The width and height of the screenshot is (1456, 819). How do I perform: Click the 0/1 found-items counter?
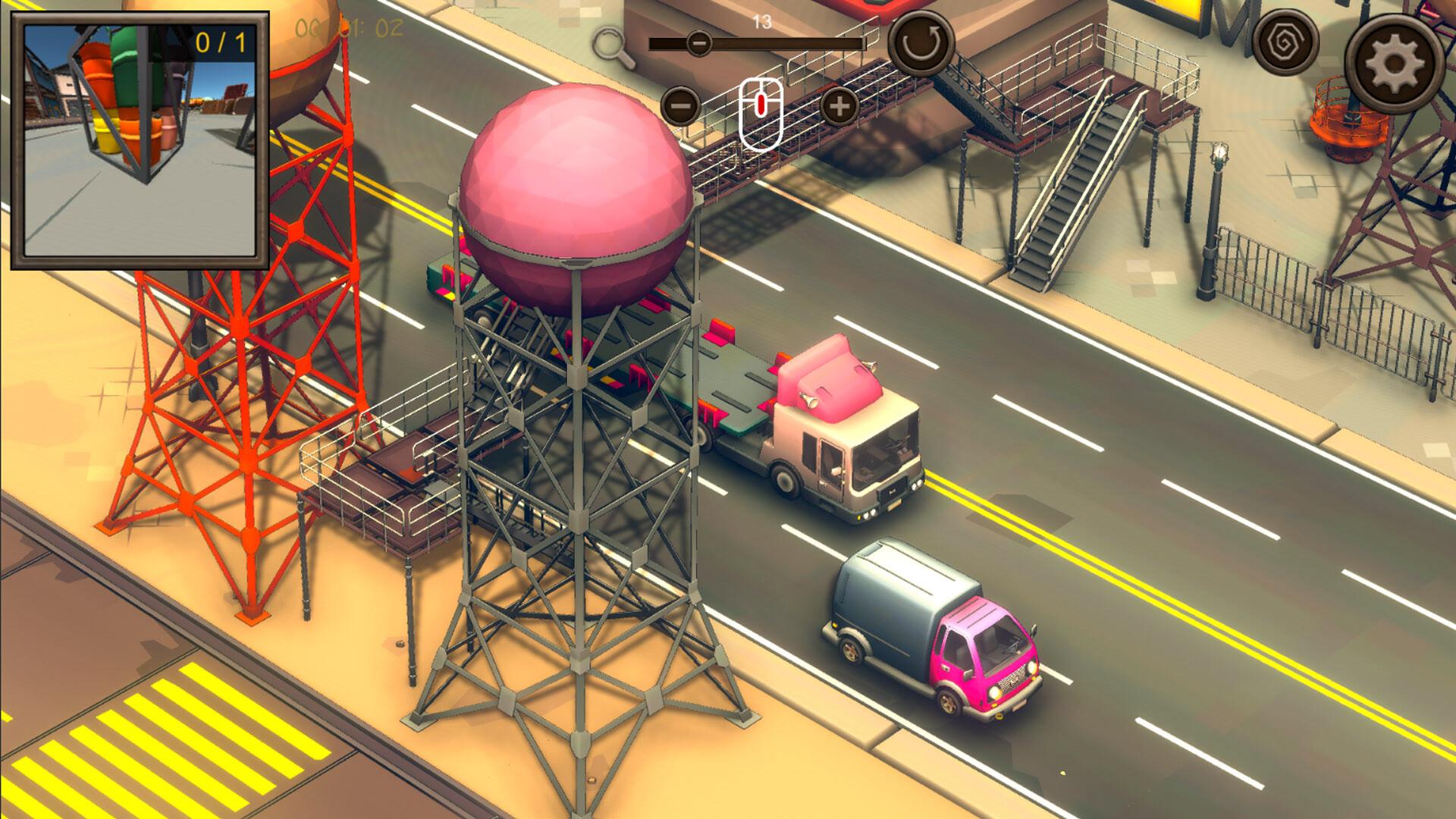[220, 43]
